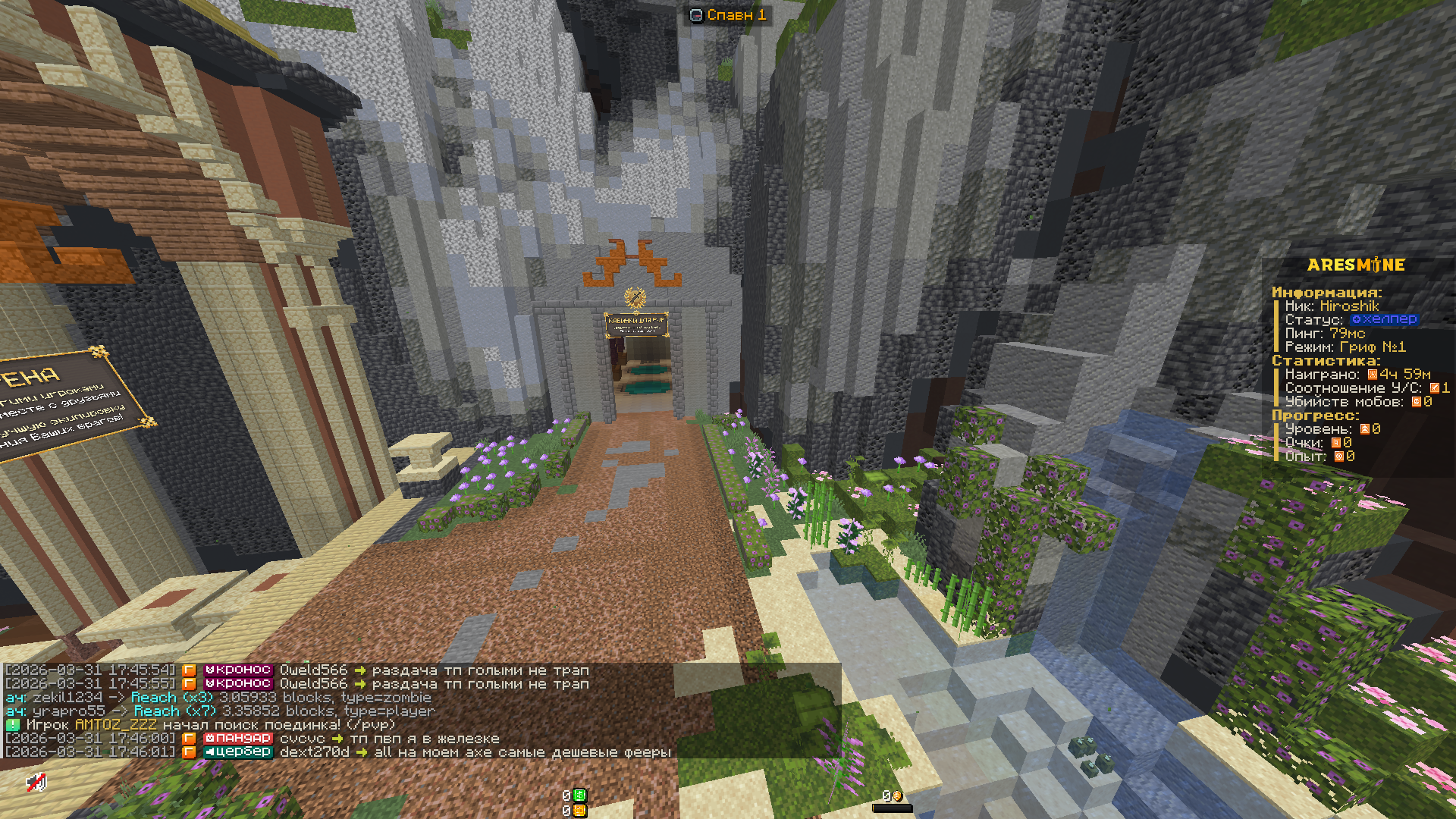Click the green dollar currency icon
Image resolution: width=1456 pixels, height=819 pixels.
tap(579, 795)
